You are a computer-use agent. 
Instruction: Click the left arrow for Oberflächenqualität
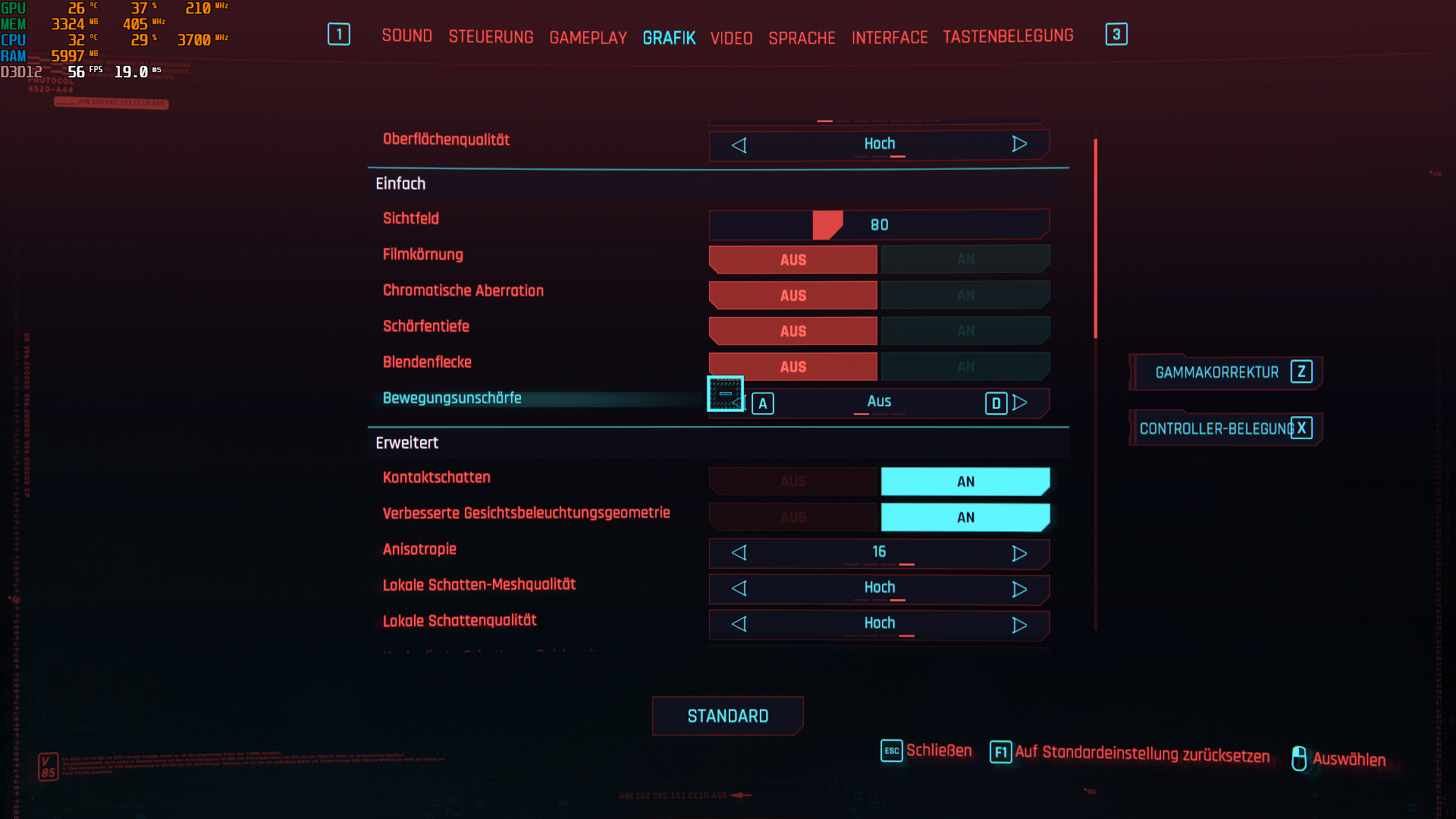739,144
